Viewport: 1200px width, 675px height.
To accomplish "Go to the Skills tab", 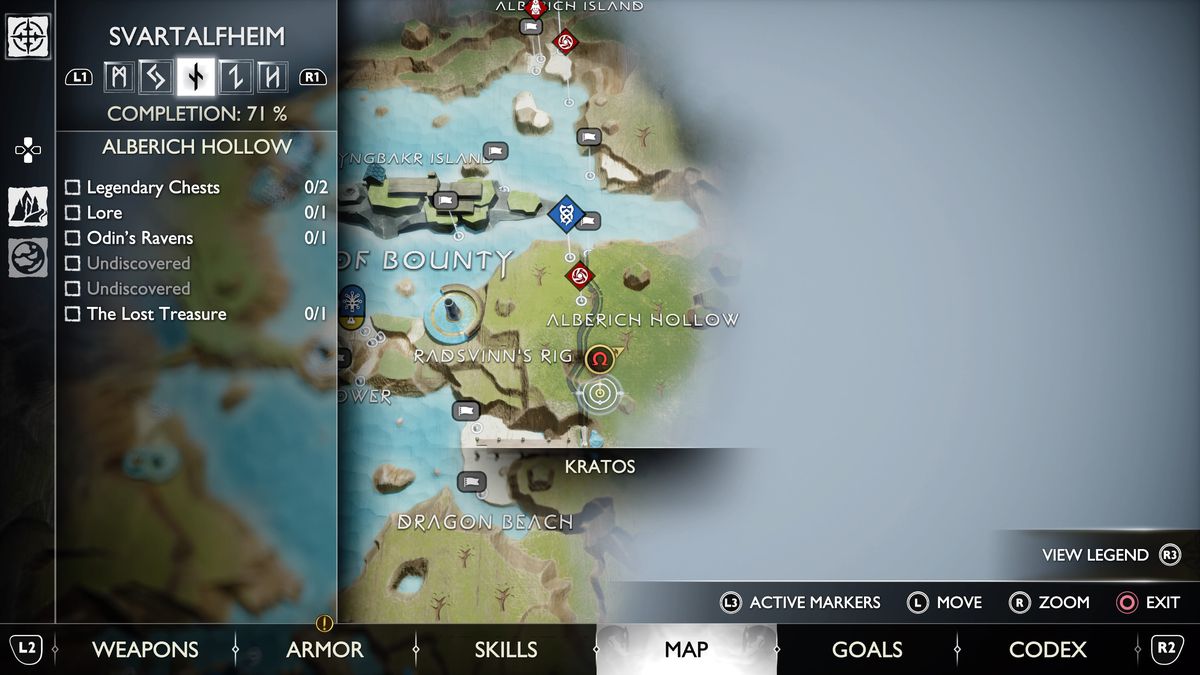I will (x=506, y=650).
